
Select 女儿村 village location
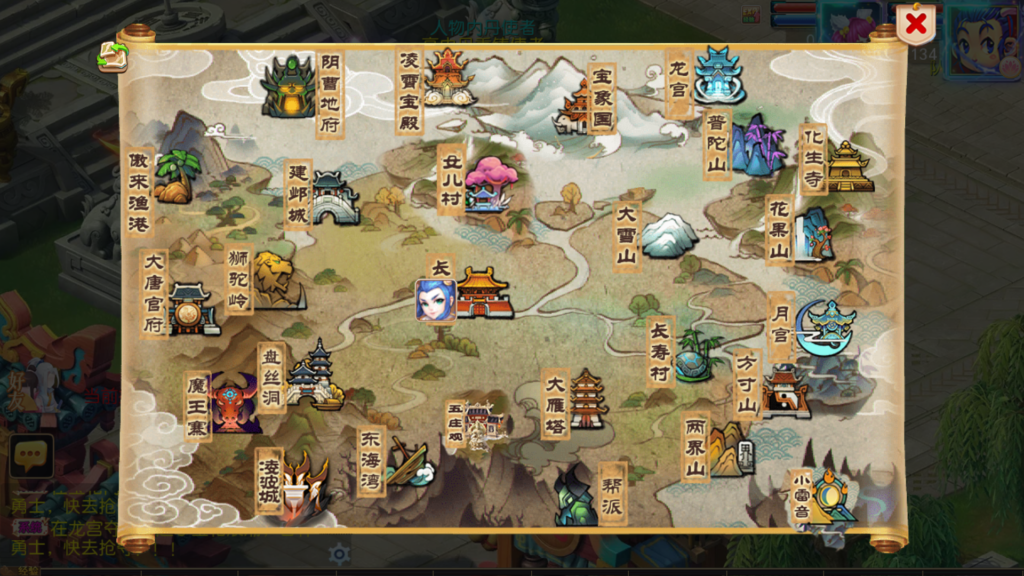click(489, 184)
